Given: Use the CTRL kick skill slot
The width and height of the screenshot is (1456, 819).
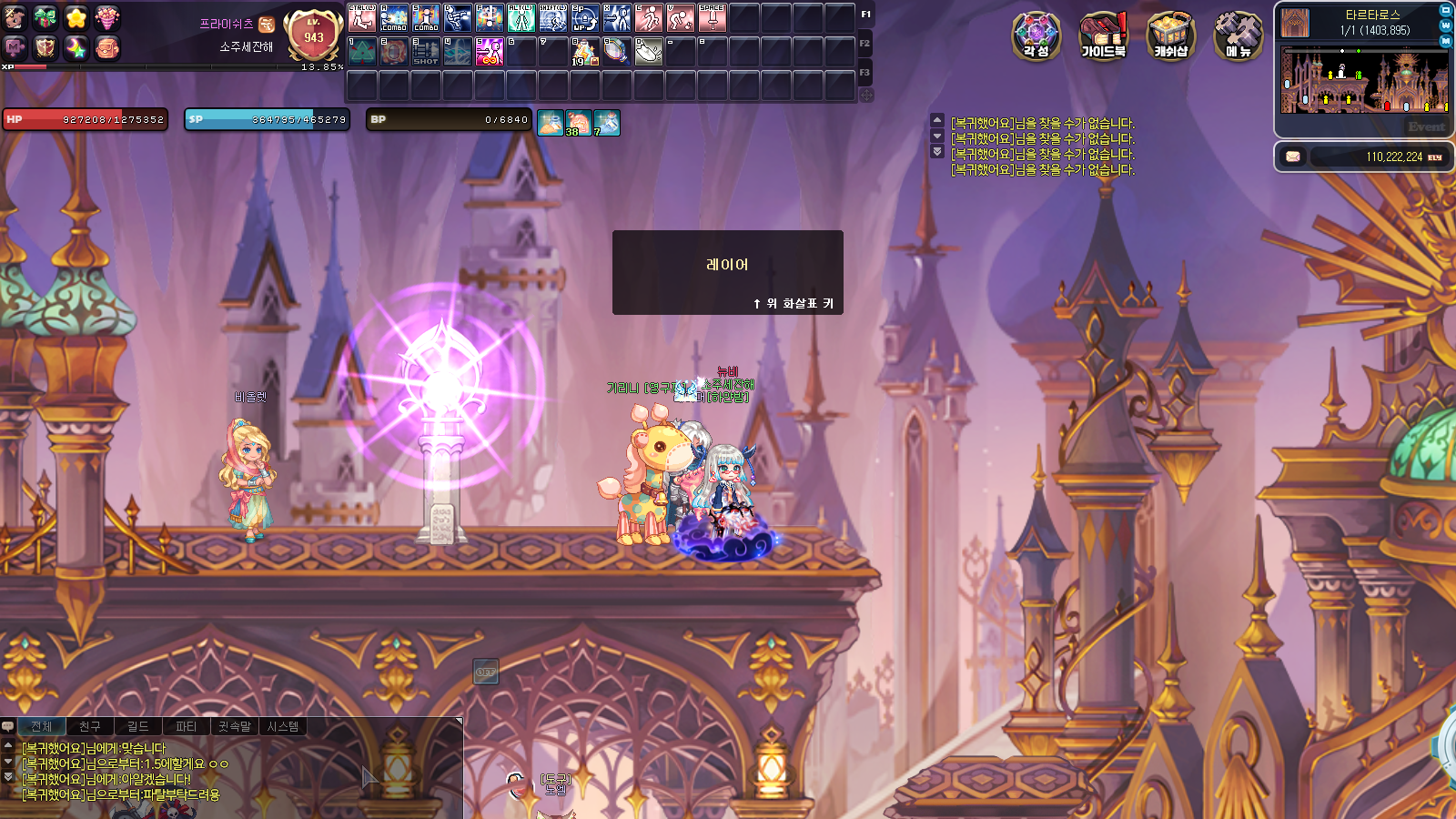Looking at the screenshot, I should (x=362, y=18).
